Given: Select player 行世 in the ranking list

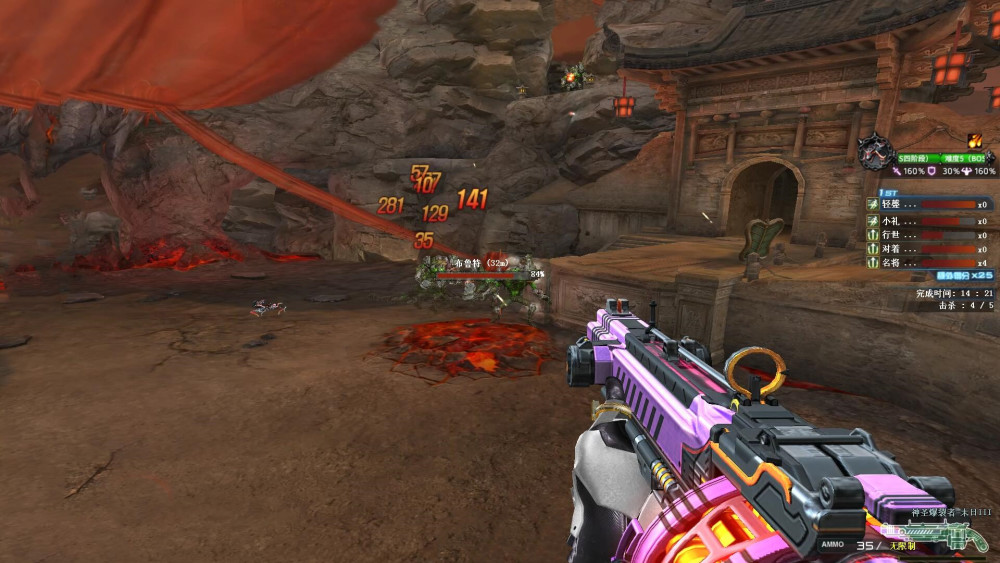Looking at the screenshot, I should (x=929, y=235).
